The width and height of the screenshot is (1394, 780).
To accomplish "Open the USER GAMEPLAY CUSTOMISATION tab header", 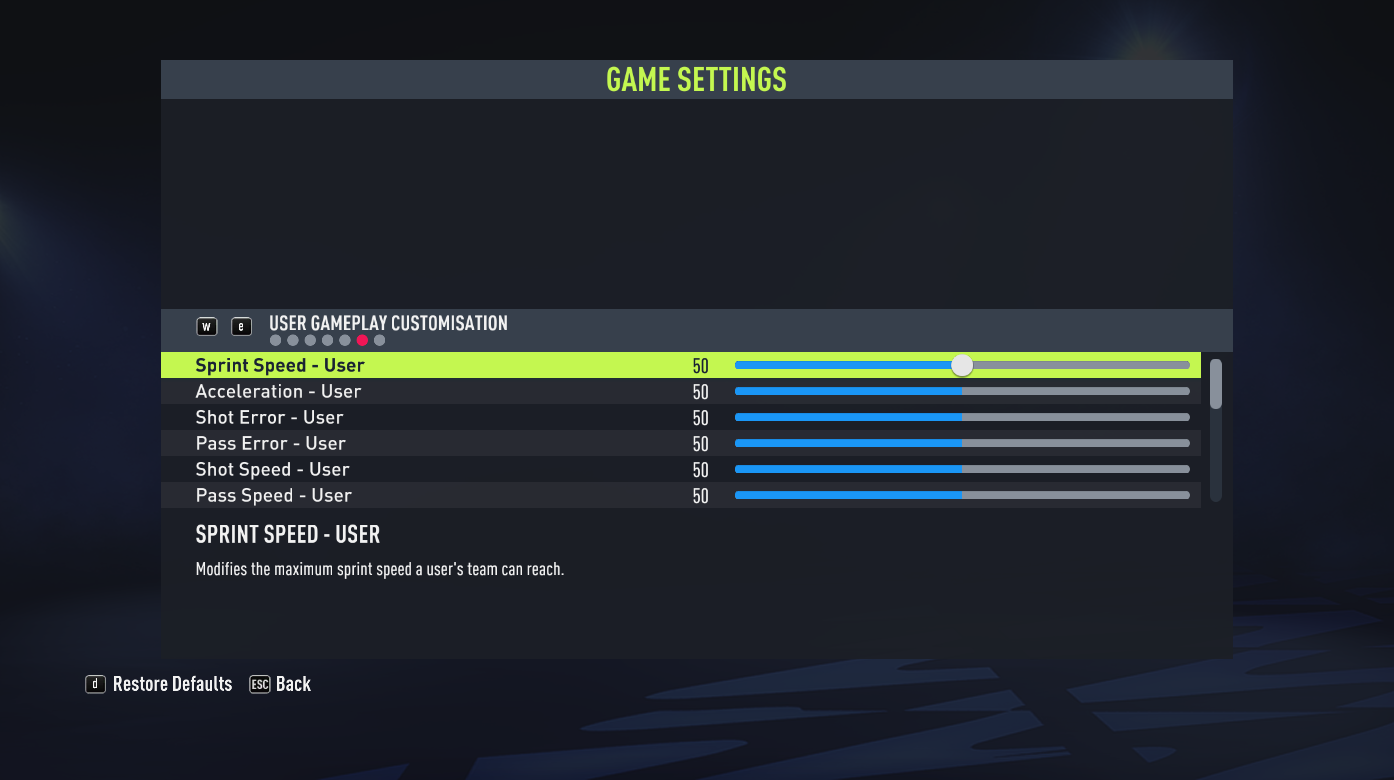I will (388, 323).
